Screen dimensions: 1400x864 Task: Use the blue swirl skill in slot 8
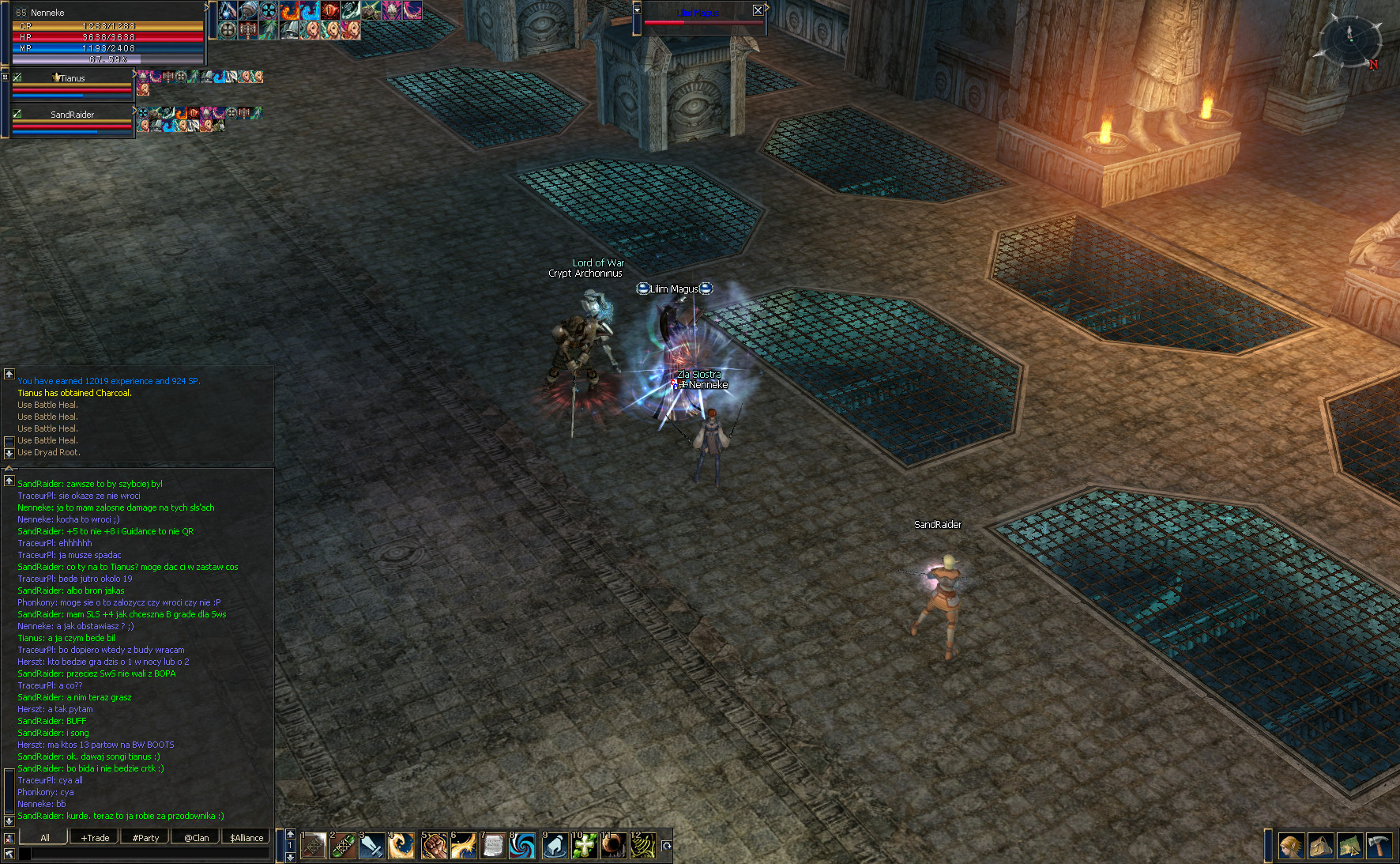tap(522, 846)
